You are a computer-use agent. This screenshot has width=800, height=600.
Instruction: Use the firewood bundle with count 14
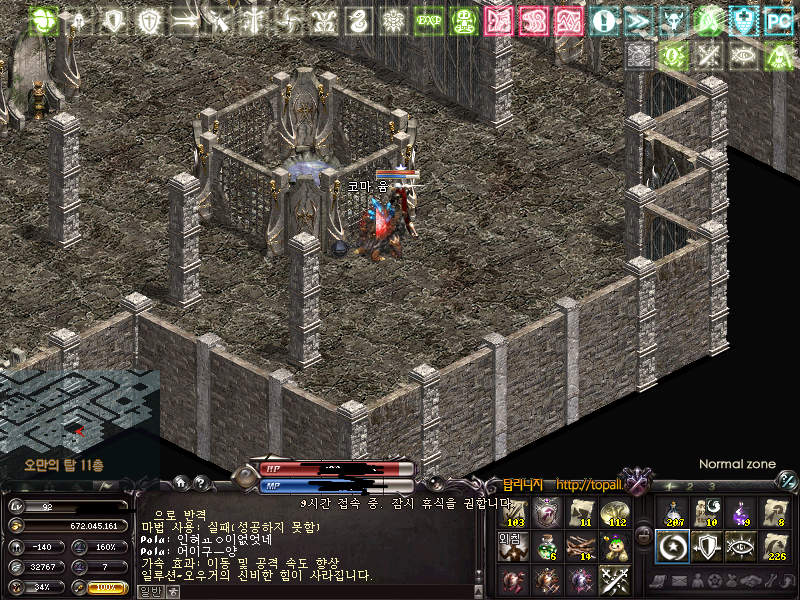pos(580,546)
